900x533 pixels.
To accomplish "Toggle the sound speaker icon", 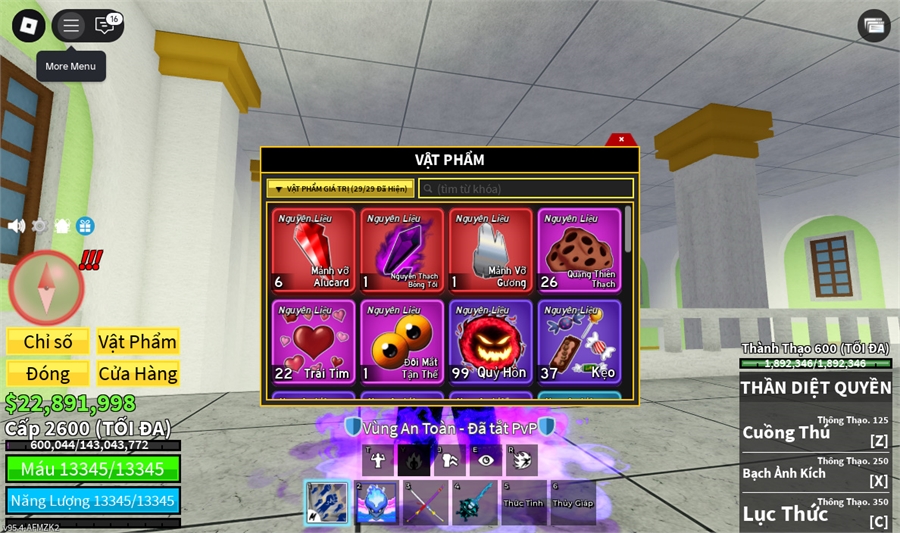I will [17, 226].
